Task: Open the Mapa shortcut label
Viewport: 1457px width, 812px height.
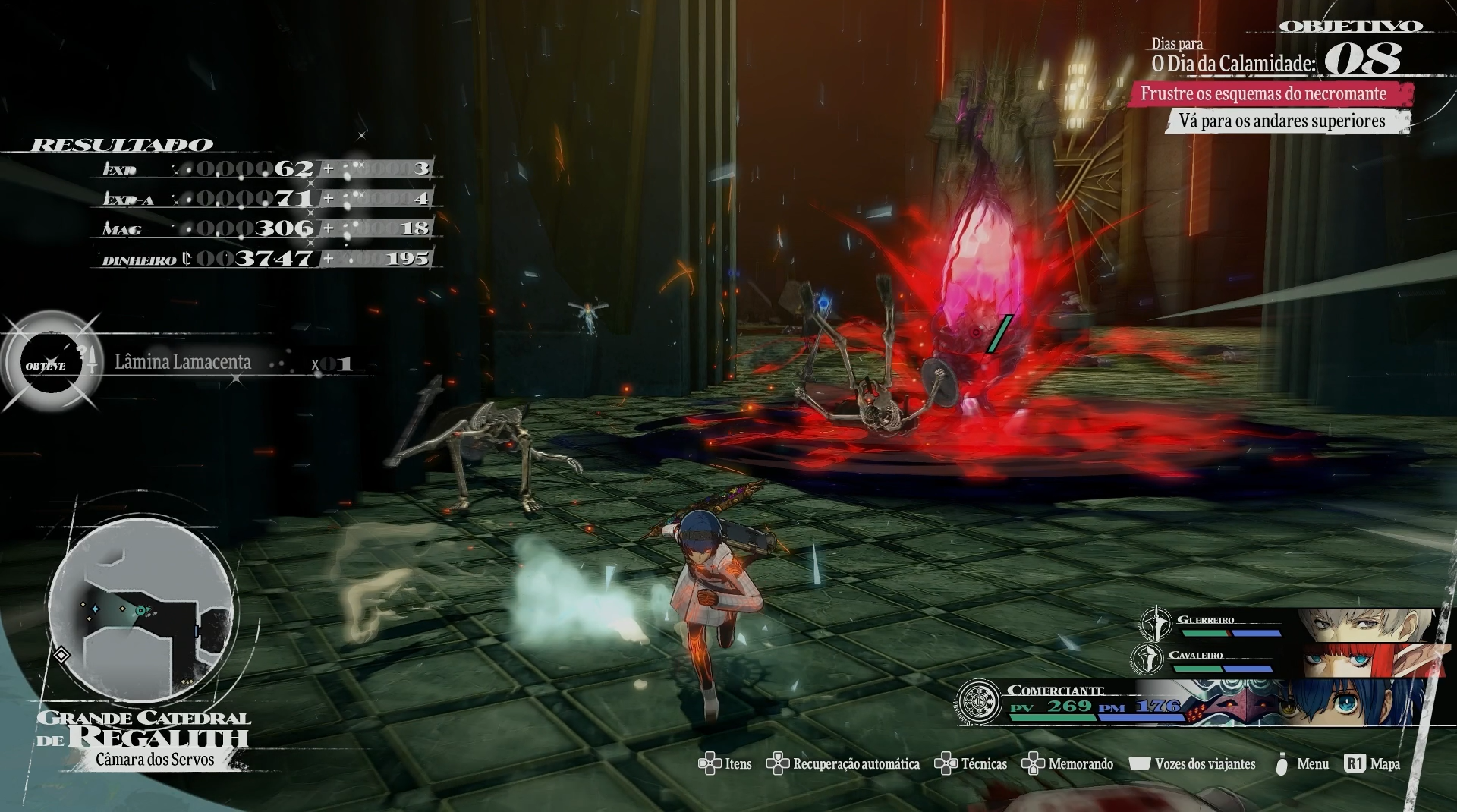Action: [1385, 764]
